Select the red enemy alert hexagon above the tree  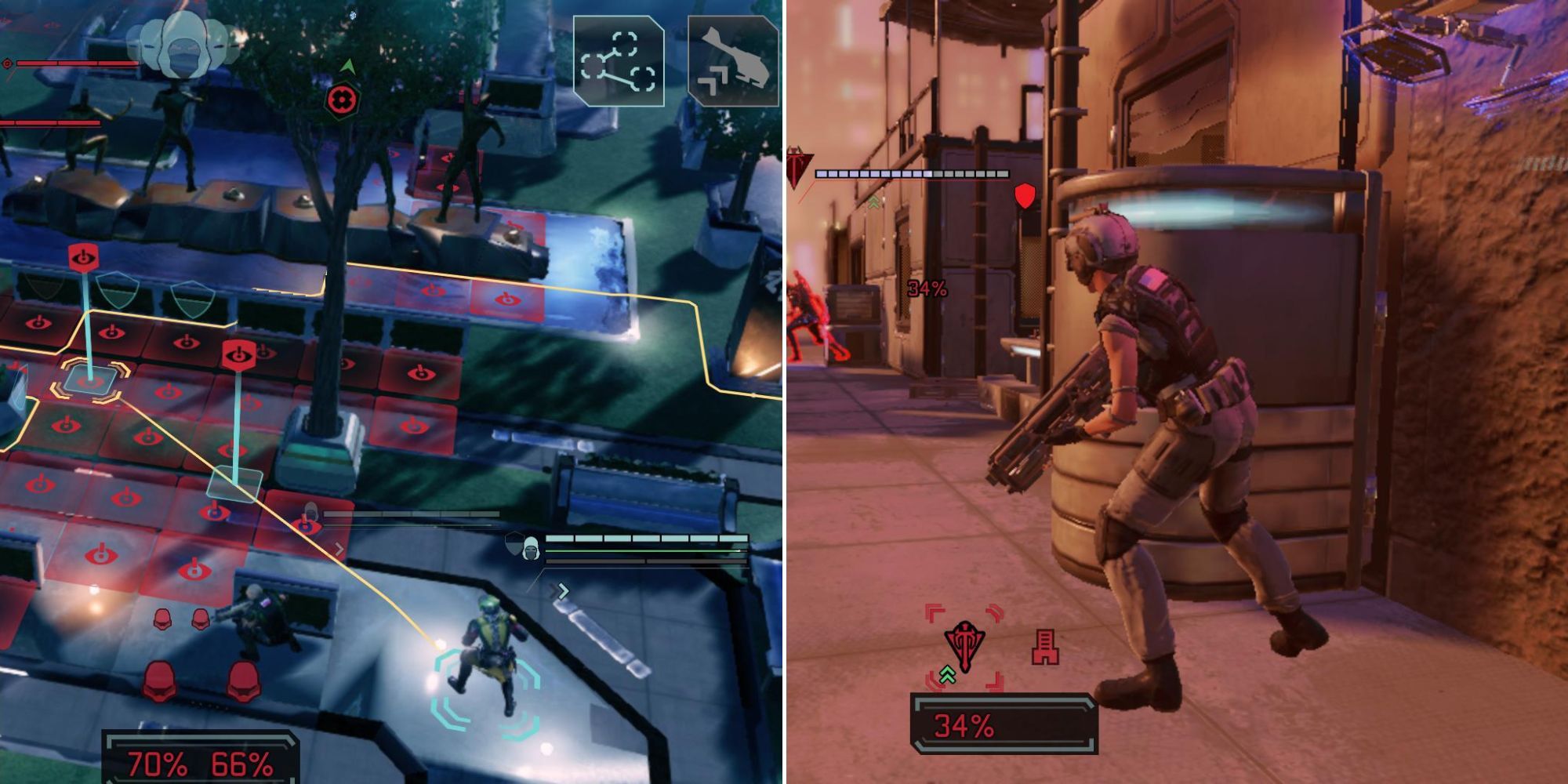(x=341, y=100)
